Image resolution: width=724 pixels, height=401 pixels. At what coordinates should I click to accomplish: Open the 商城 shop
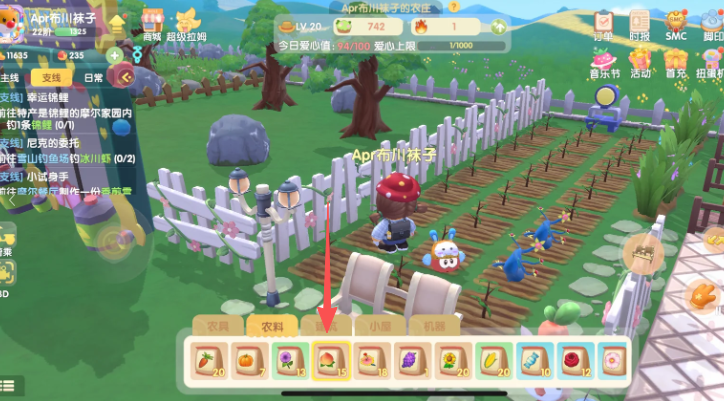pos(152,22)
